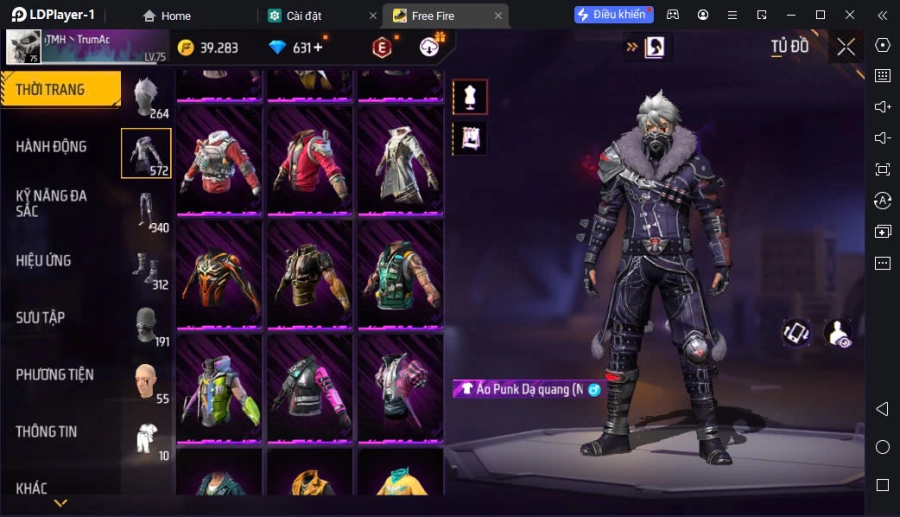Open the Phương Tiện vehicles tab
This screenshot has width=900, height=517.
[55, 374]
